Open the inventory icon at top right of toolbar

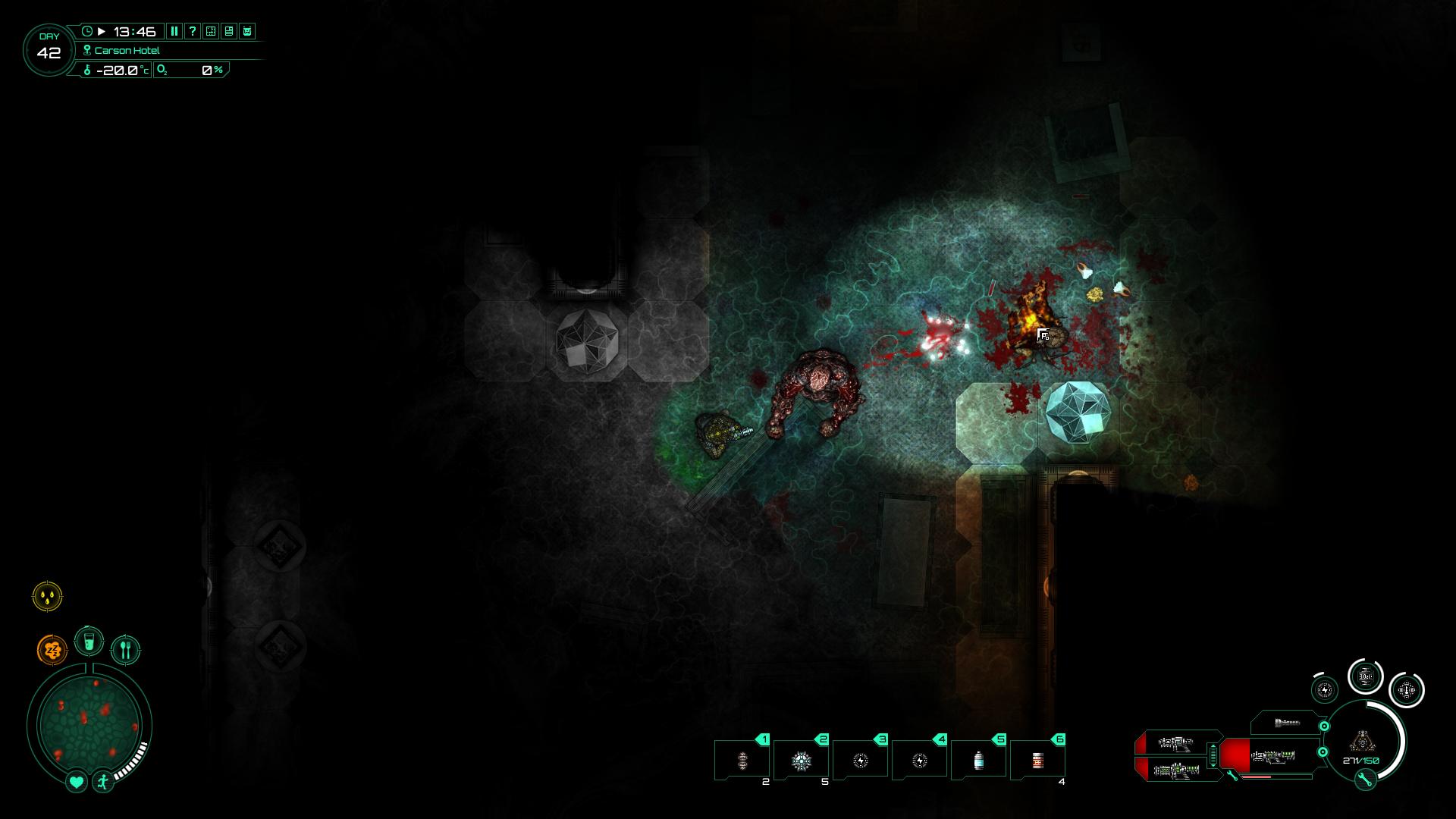click(249, 31)
